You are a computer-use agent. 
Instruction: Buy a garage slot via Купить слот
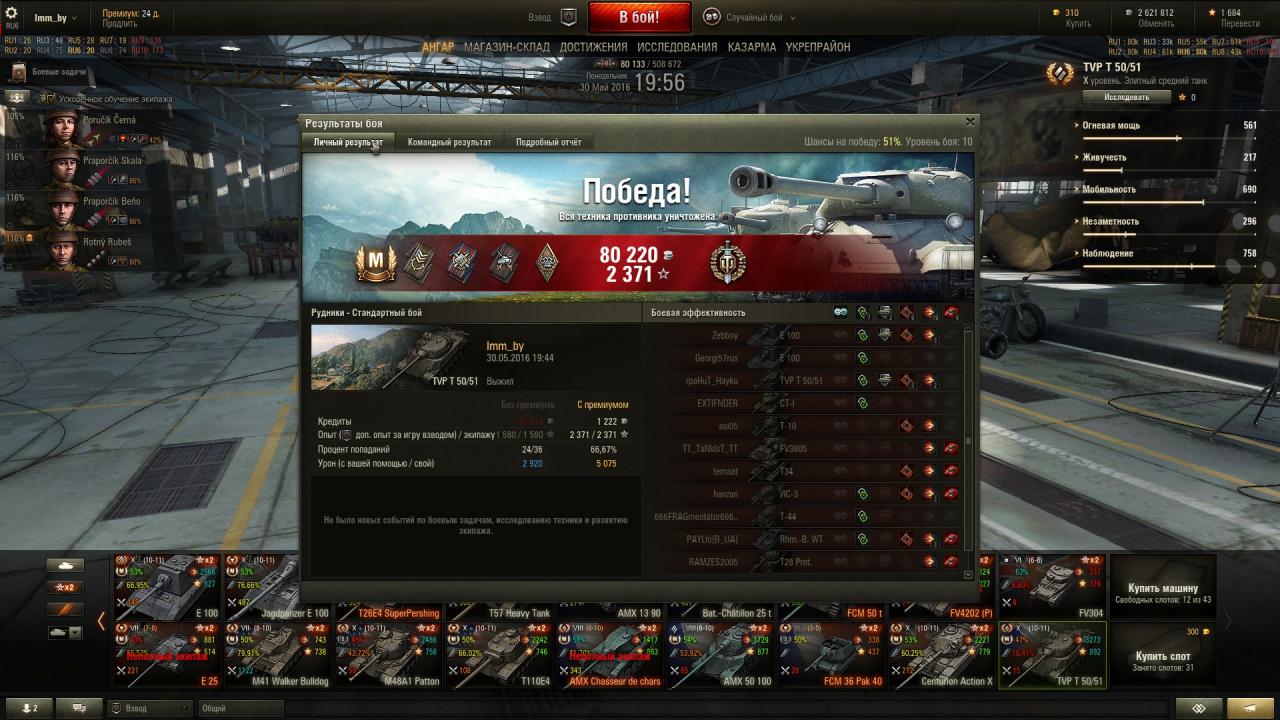(1162, 656)
